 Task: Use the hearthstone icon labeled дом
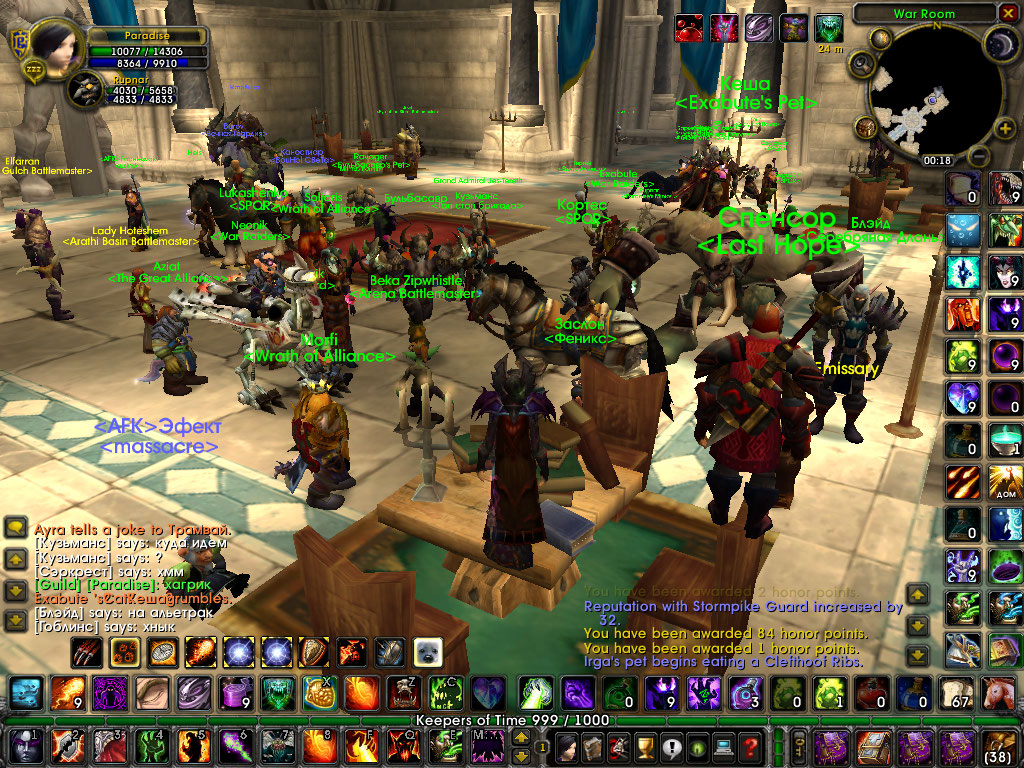coord(1005,482)
